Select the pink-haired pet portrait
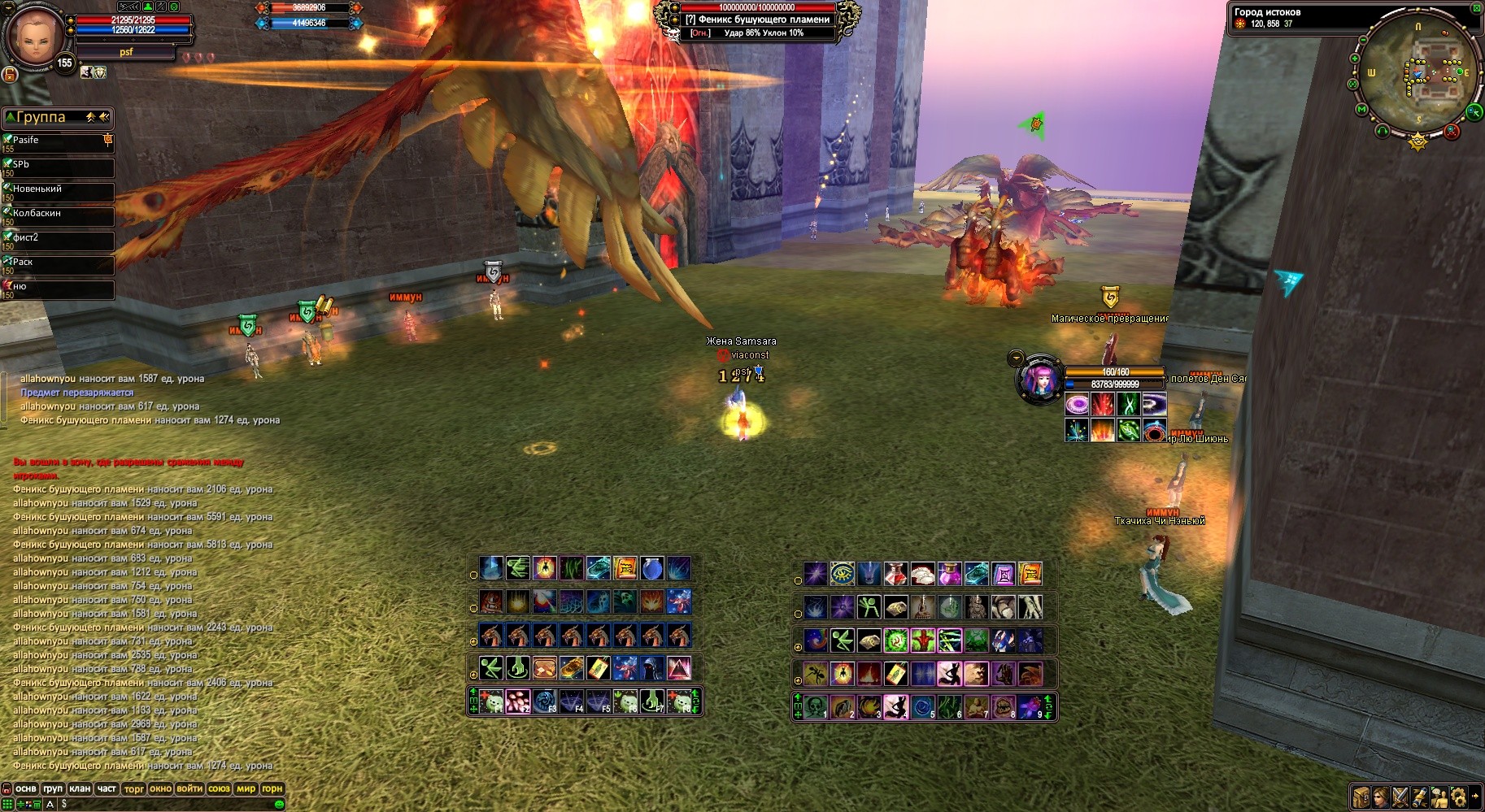Screen dimensions: 1485x812 click(x=1040, y=379)
